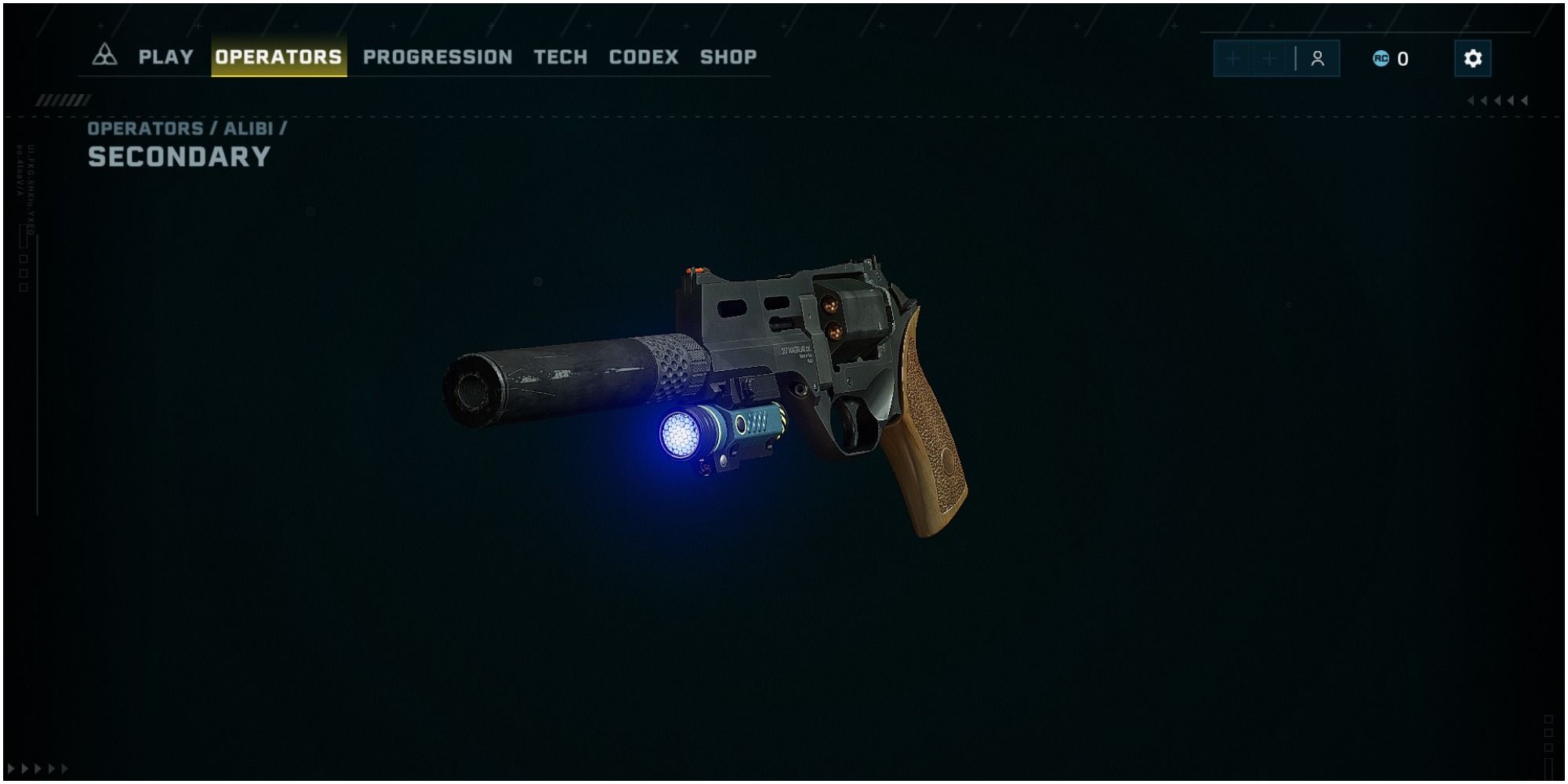The image size is (1568, 784).
Task: Open the Settings gear icon
Action: 1474,57
